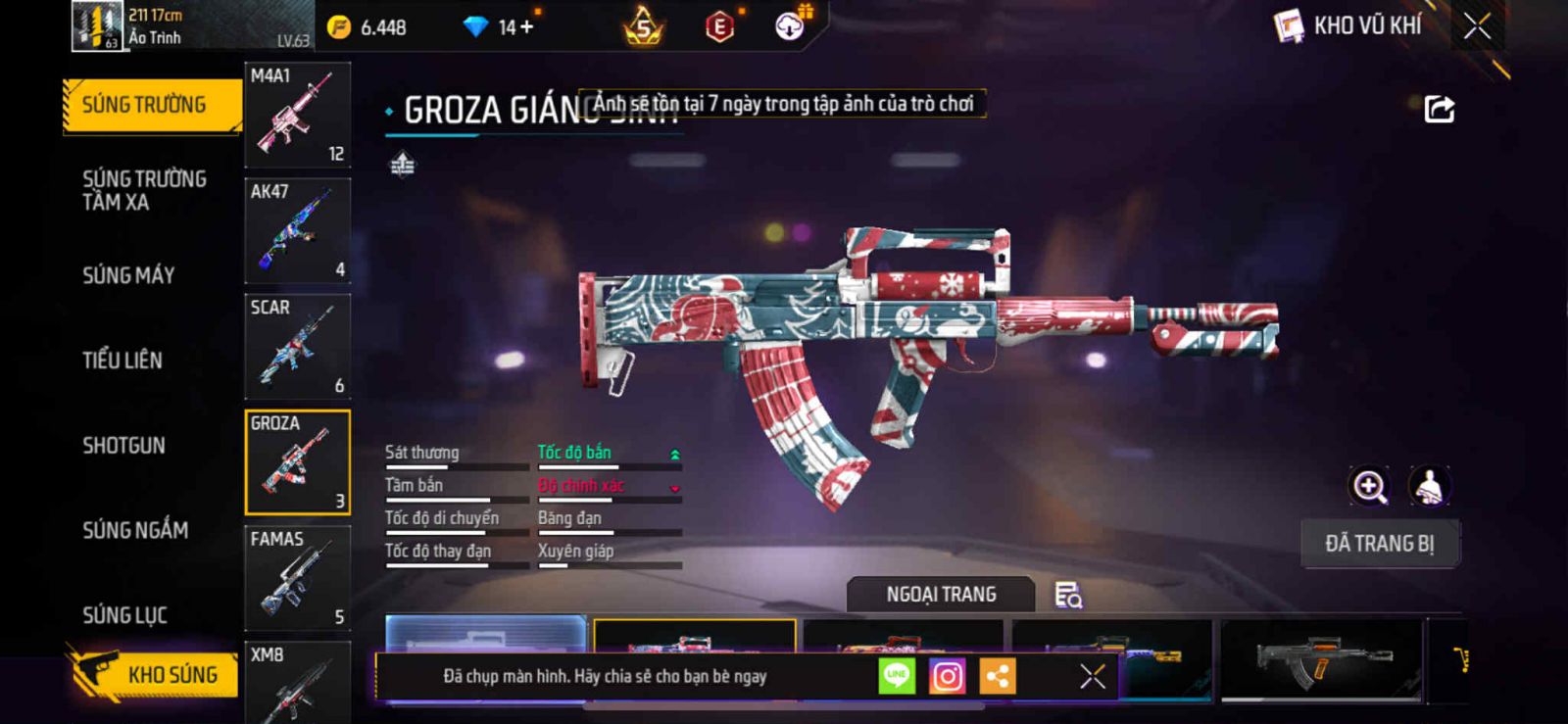Close the Kho Vũ Khí screen
1568x724 pixels.
point(1477,26)
